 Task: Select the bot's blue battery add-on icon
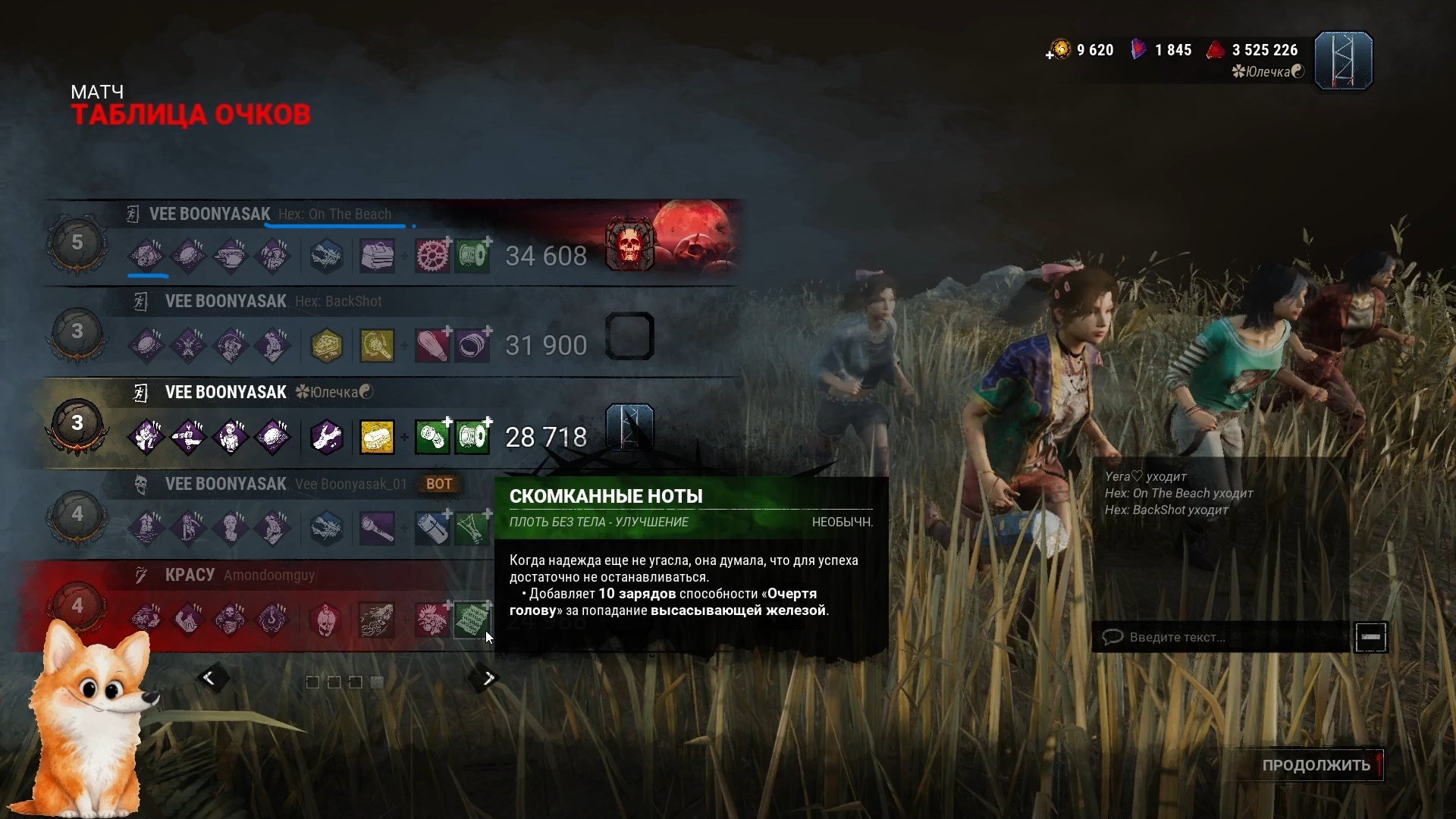[432, 529]
